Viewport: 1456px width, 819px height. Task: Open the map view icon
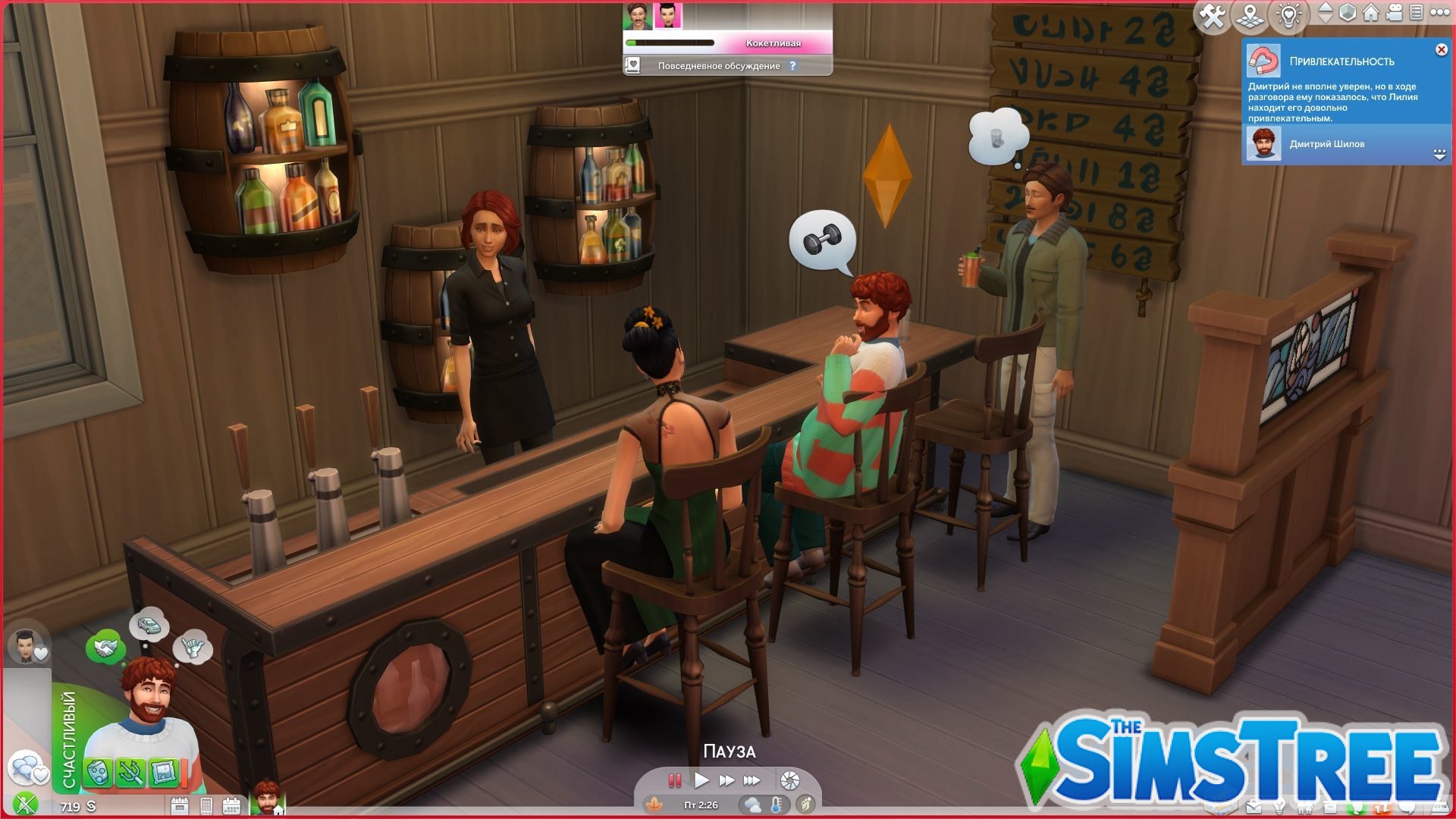click(x=1250, y=14)
